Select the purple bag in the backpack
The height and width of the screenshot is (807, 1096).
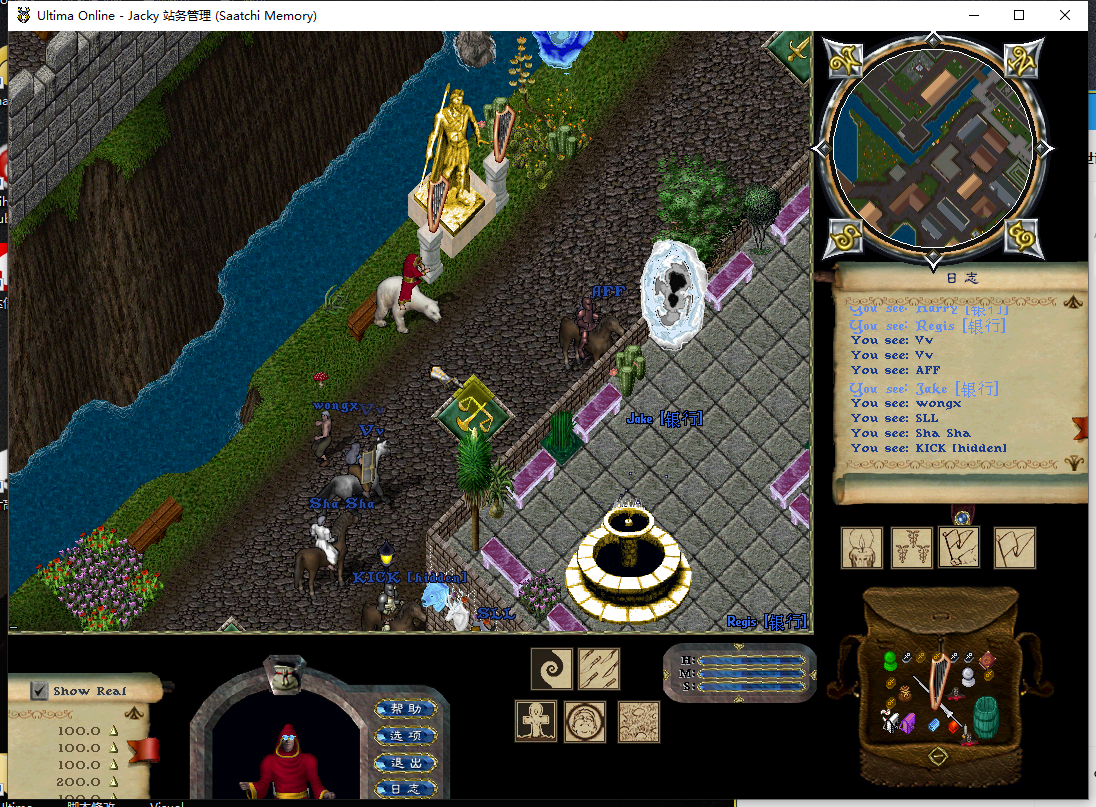coord(909,722)
